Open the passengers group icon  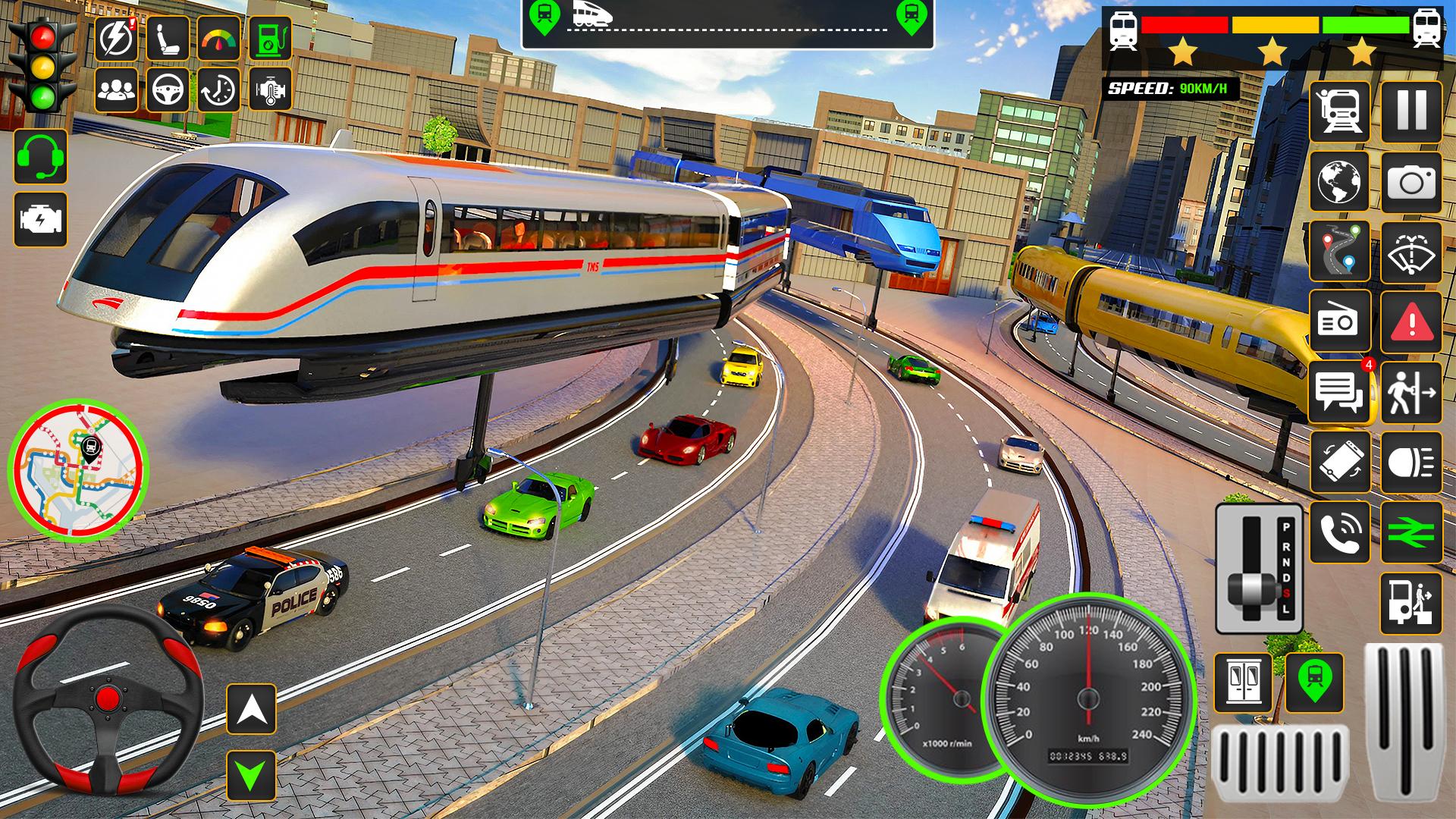click(x=116, y=89)
